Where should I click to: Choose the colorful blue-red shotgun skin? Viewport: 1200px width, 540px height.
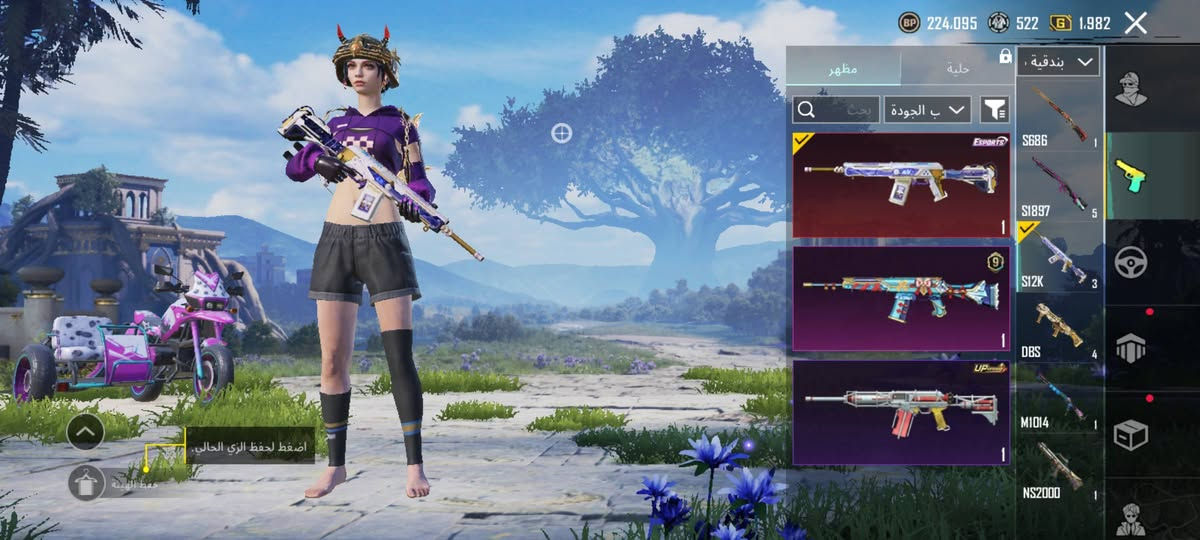pos(900,299)
